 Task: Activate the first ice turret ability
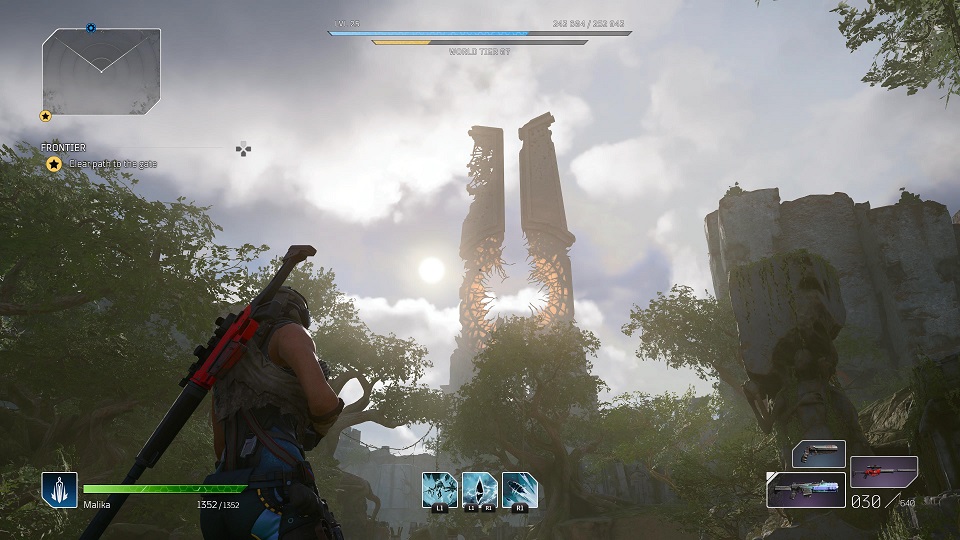439,488
